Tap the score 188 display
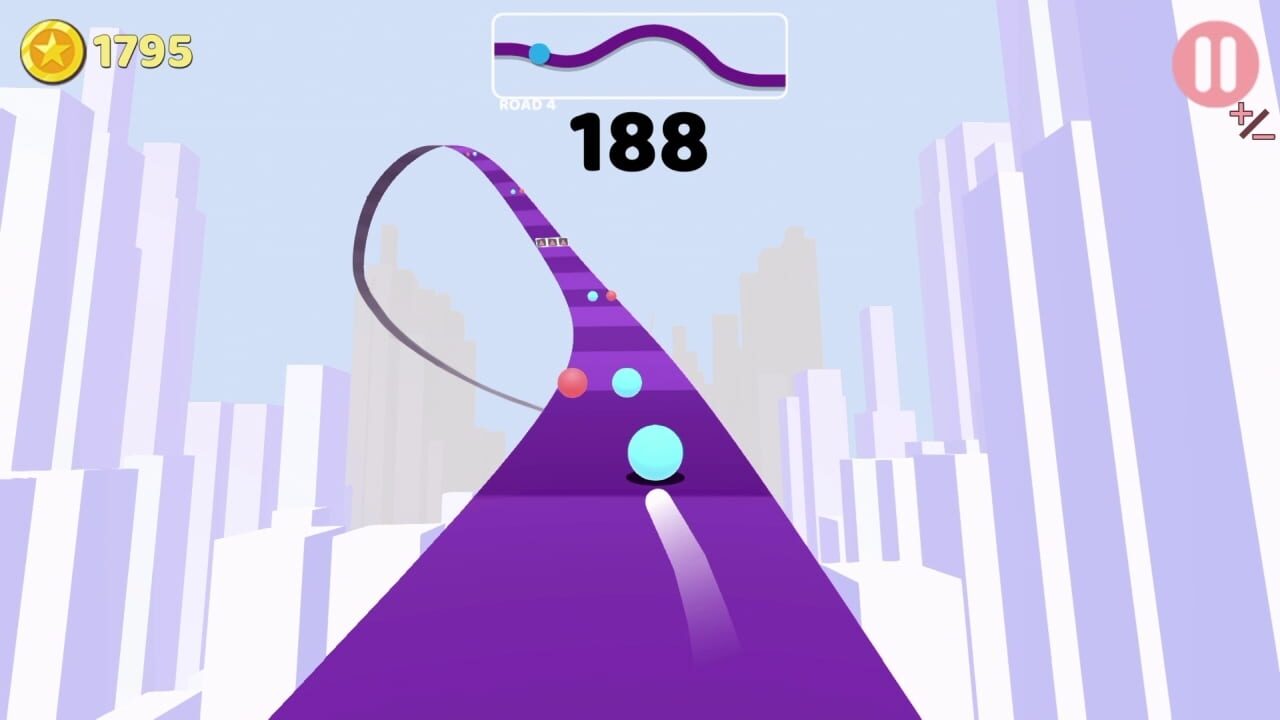The width and height of the screenshot is (1280, 720). [x=639, y=143]
